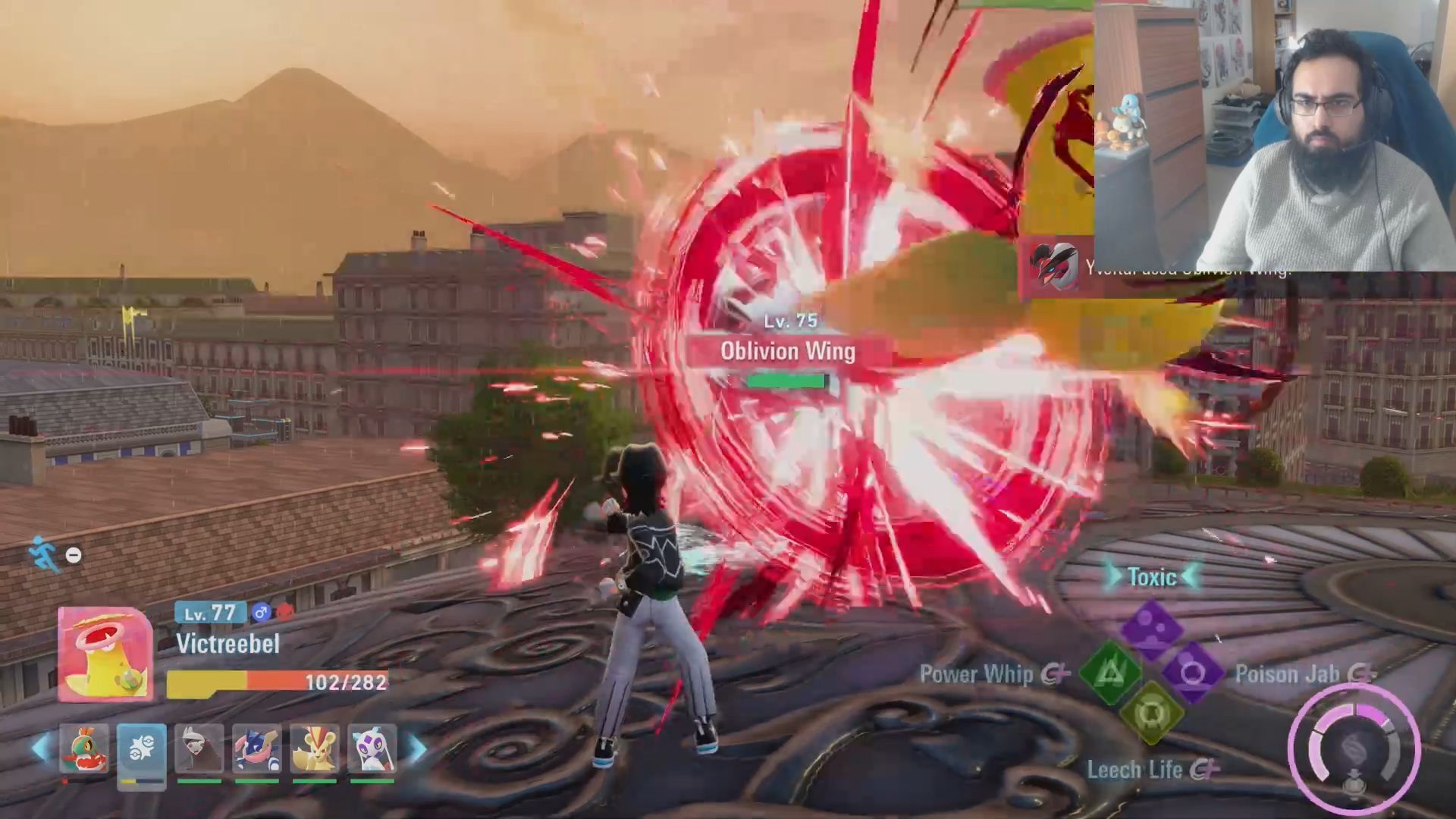Toggle the blue running figure icon
Viewport: 1456px width, 819px height.
click(43, 554)
